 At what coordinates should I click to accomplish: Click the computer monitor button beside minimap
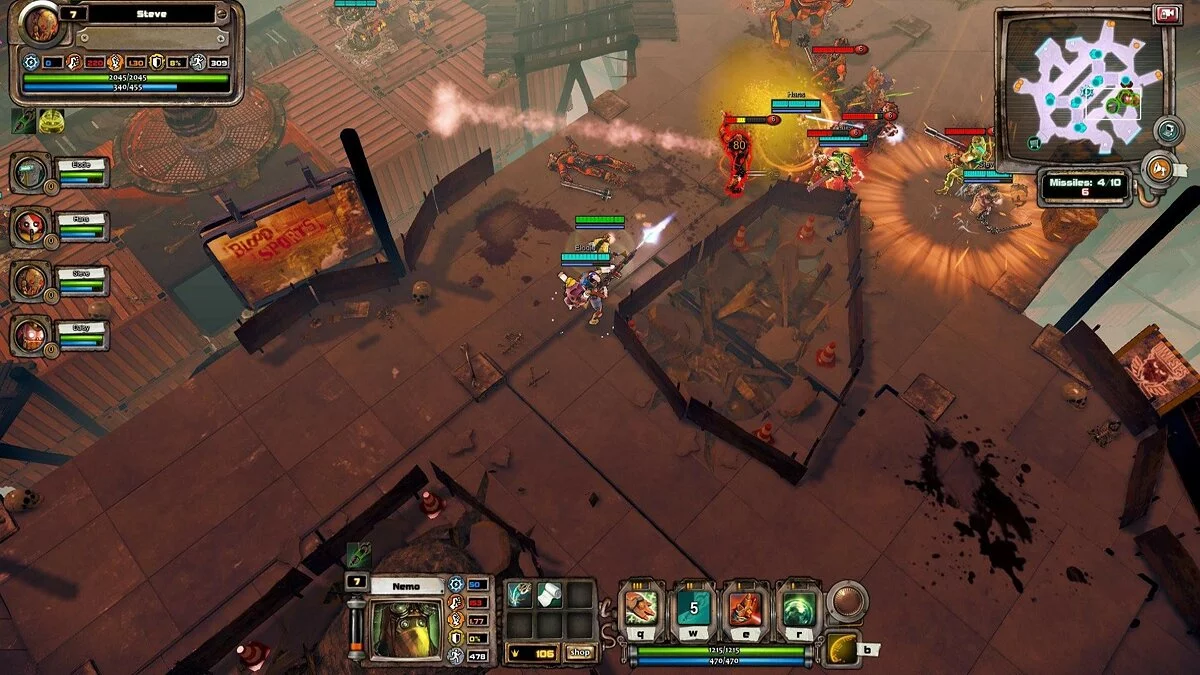click(x=1167, y=130)
